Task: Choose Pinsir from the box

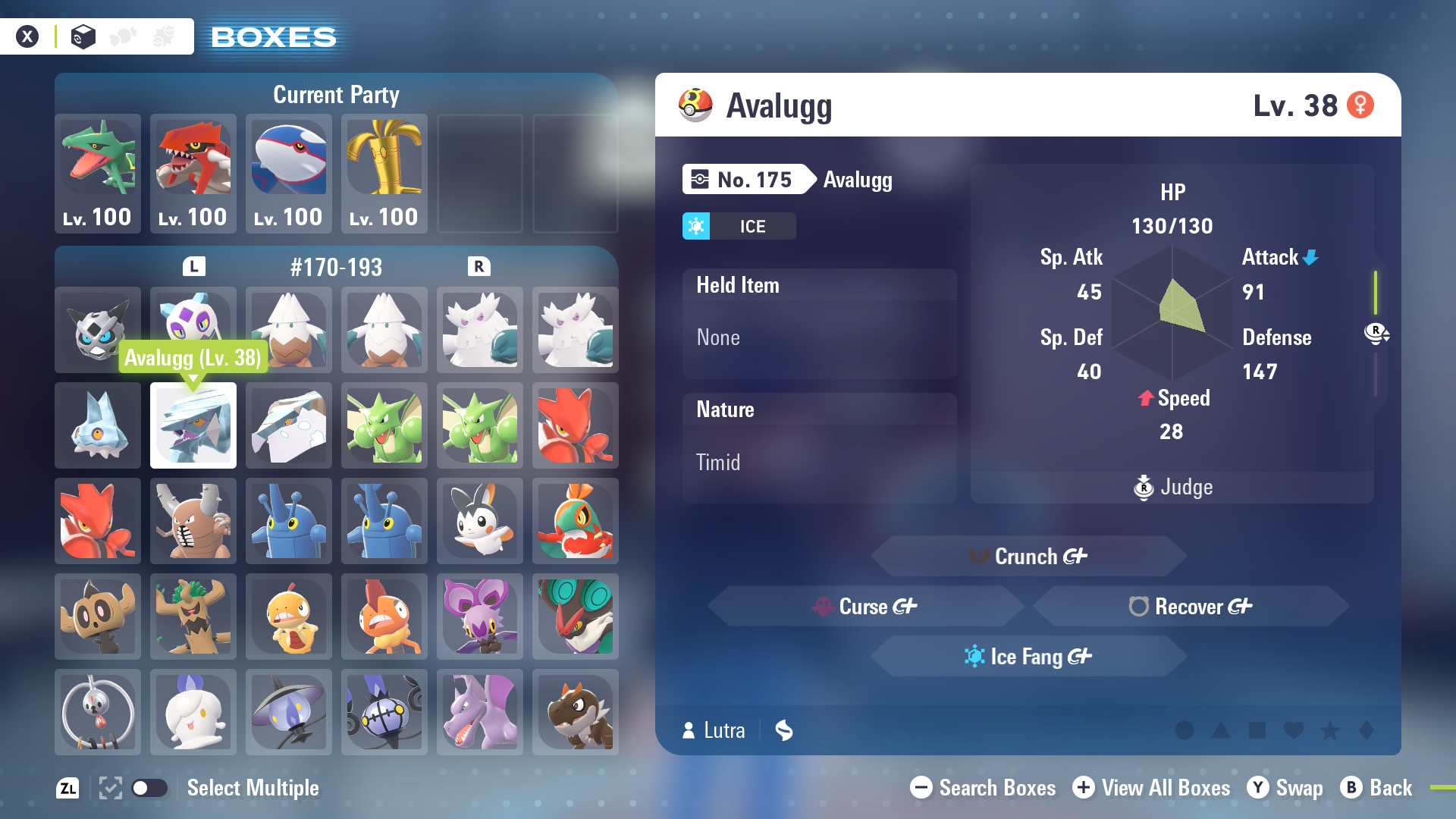Action: 193,521
